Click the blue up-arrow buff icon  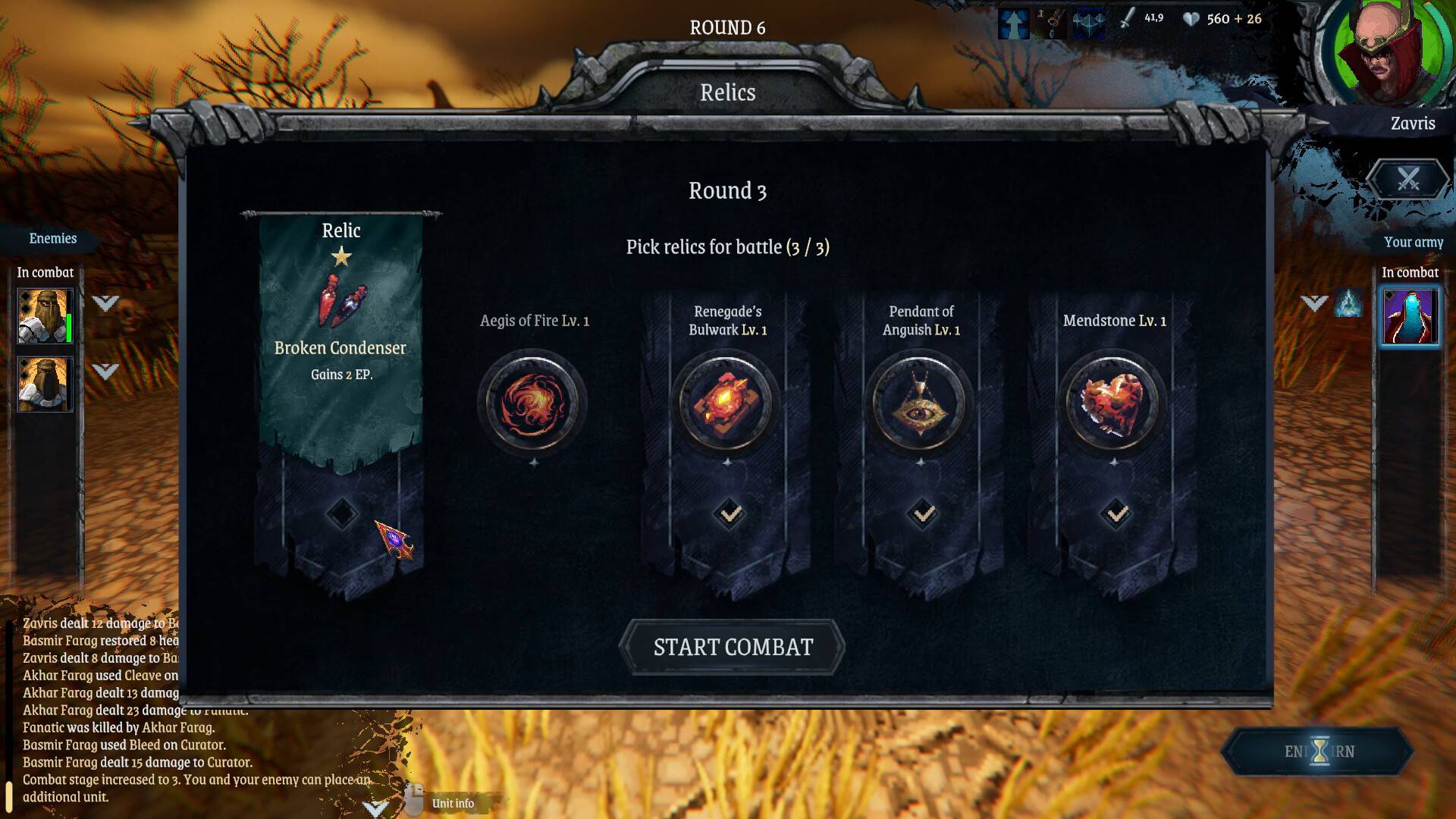click(x=1013, y=24)
